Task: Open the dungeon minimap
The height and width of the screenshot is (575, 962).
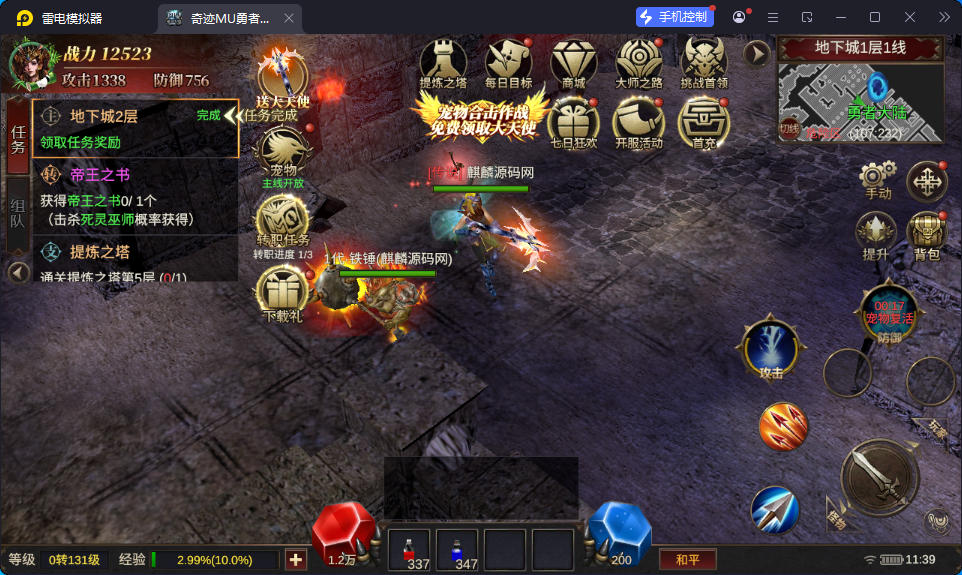Action: pos(861,101)
